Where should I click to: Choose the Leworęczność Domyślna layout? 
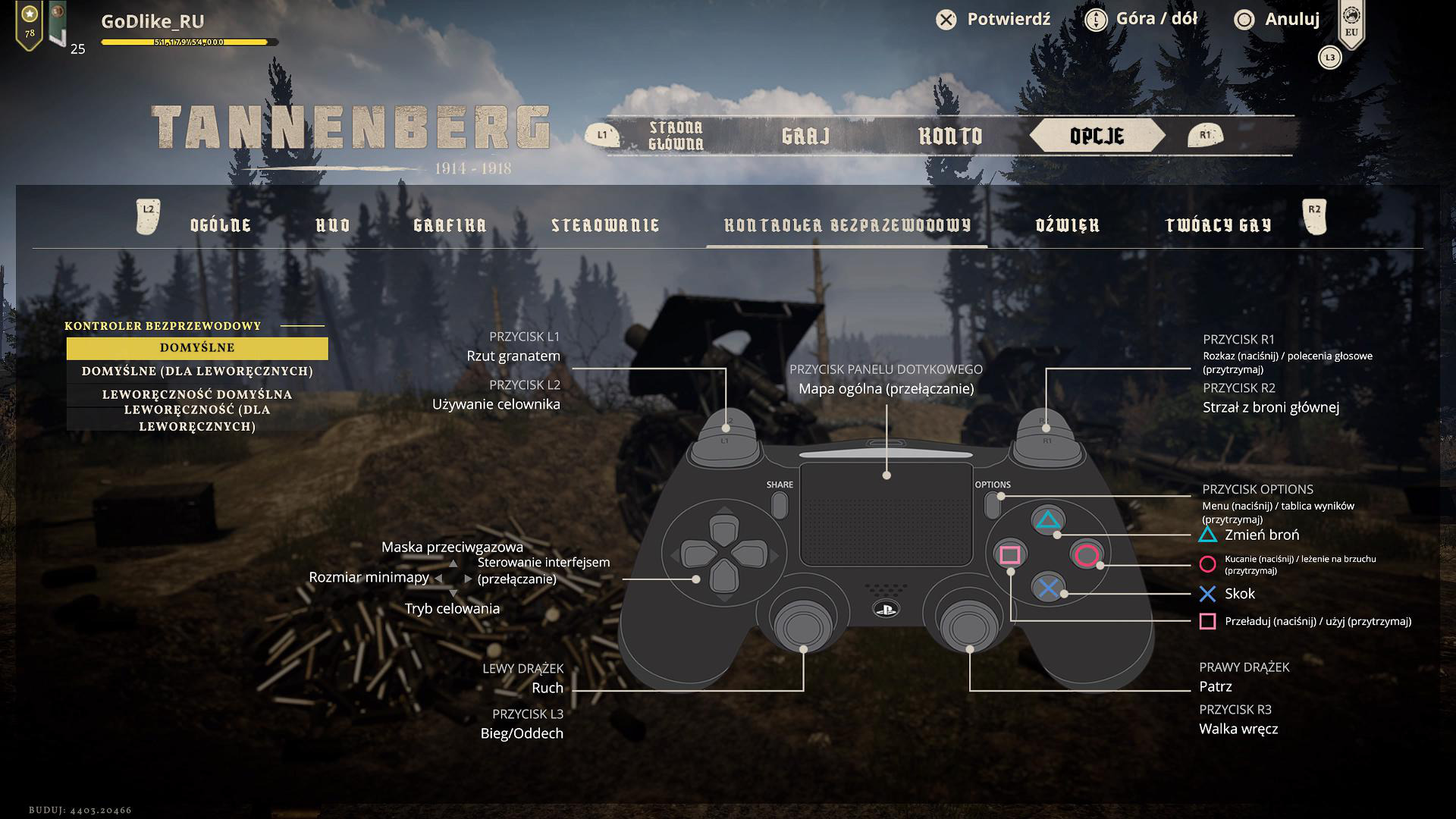point(197,394)
